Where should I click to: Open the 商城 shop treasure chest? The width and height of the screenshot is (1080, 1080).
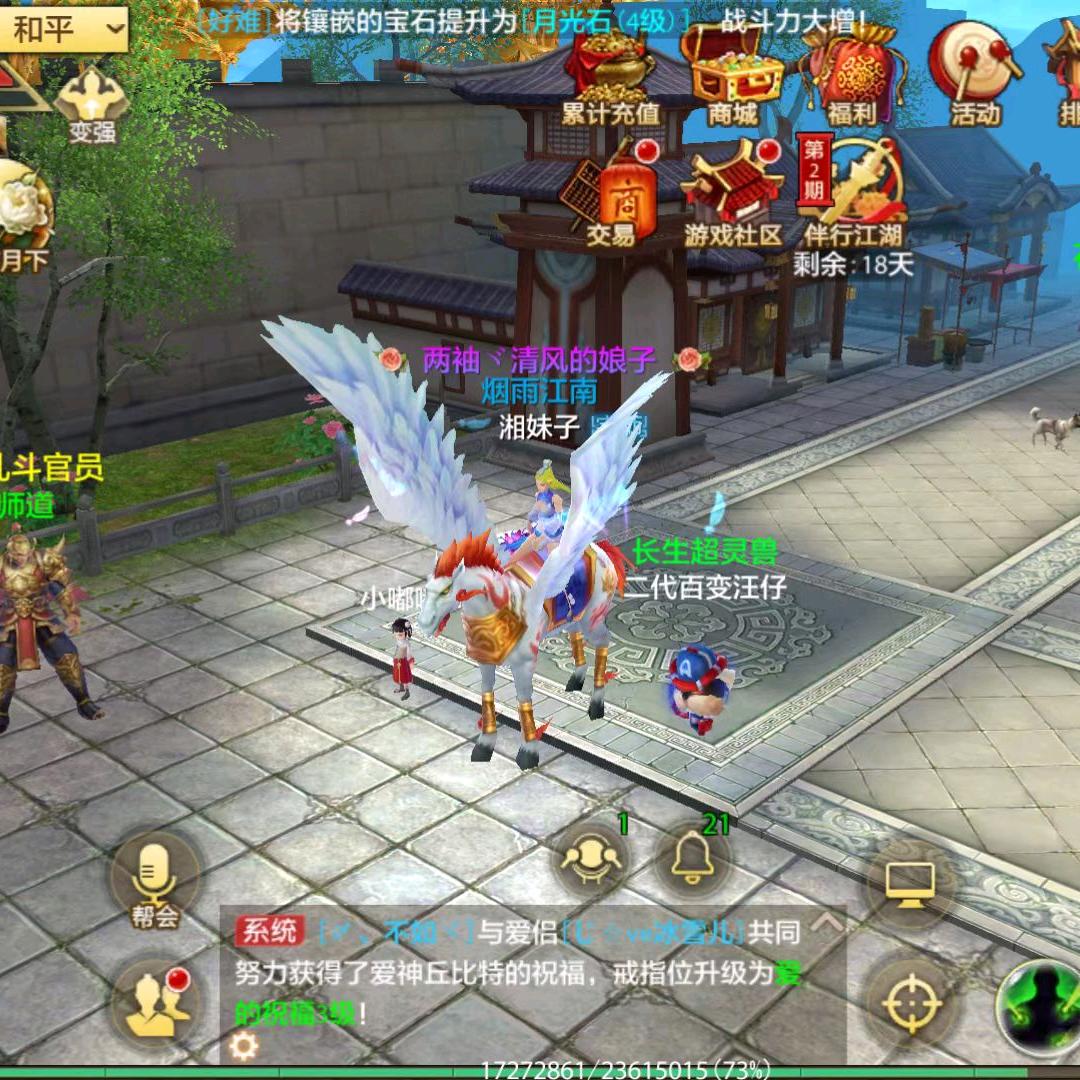pyautogui.click(x=733, y=72)
